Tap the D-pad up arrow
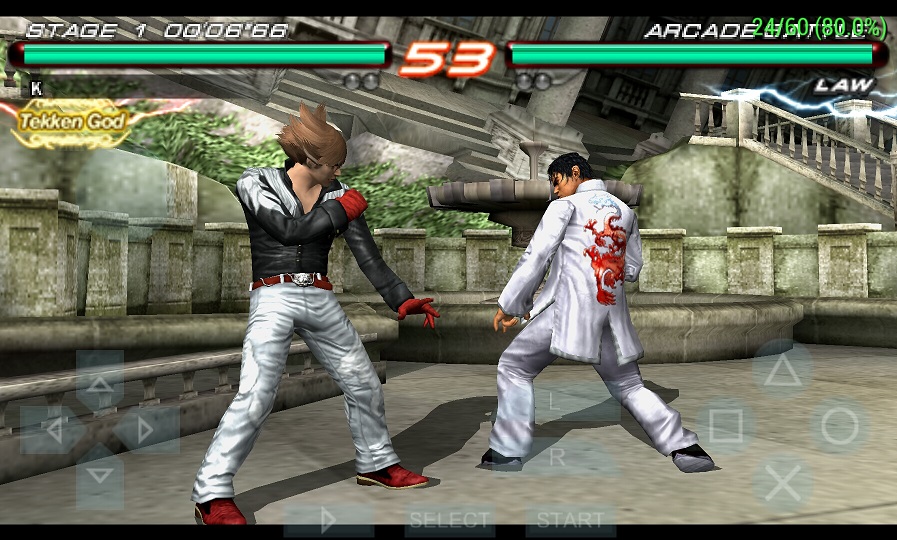Image resolution: width=897 pixels, height=540 pixels. [100, 381]
